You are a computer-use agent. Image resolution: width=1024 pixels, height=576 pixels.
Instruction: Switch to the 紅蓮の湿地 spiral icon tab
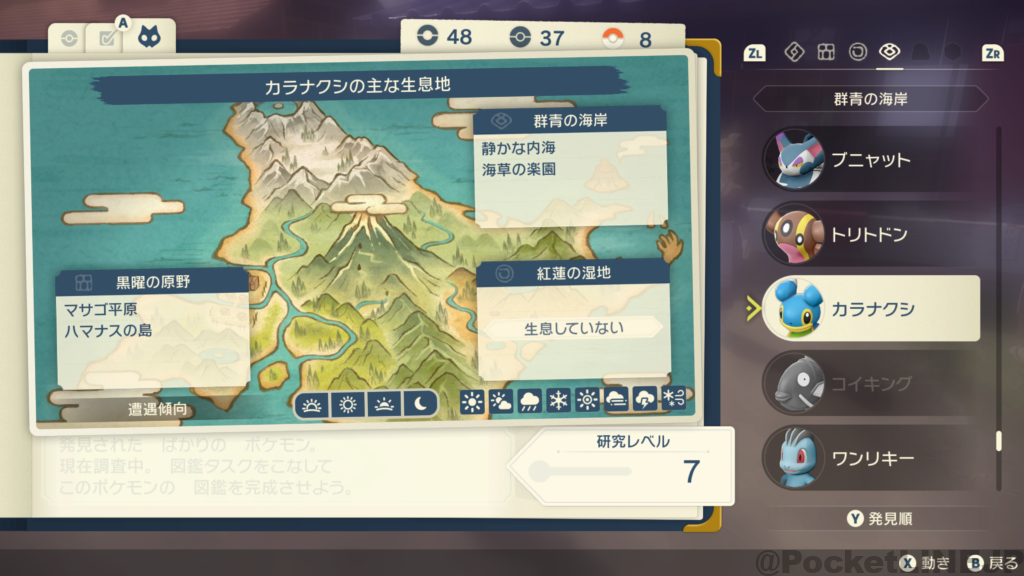(858, 52)
